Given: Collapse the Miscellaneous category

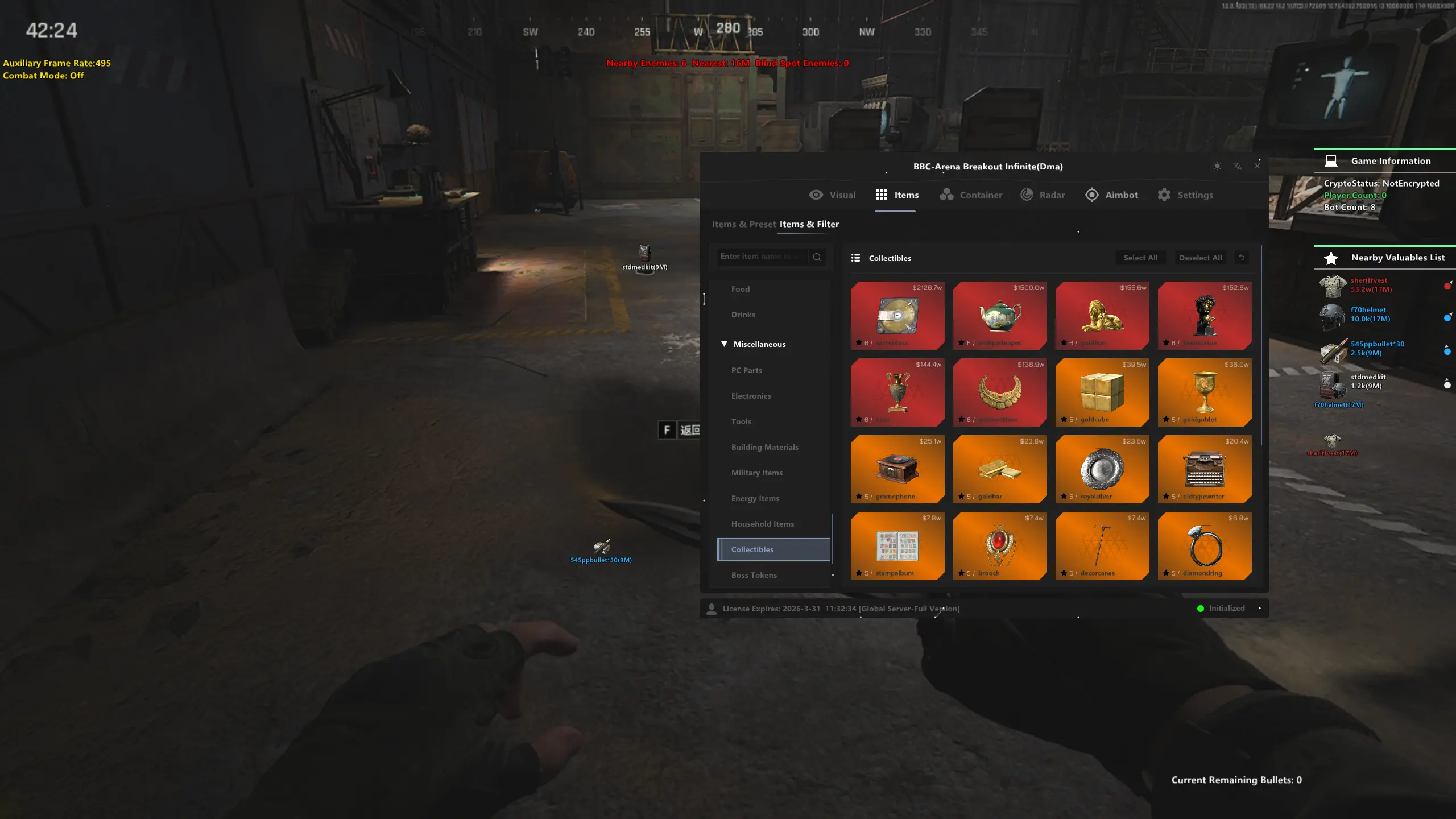Looking at the screenshot, I should click(725, 344).
